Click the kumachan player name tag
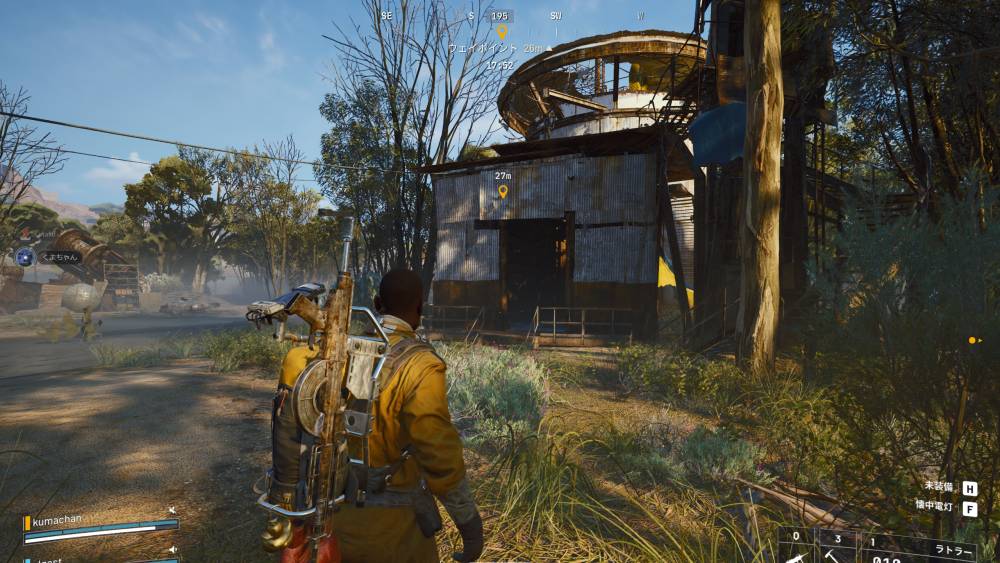This screenshot has height=563, width=1000. tap(58, 522)
